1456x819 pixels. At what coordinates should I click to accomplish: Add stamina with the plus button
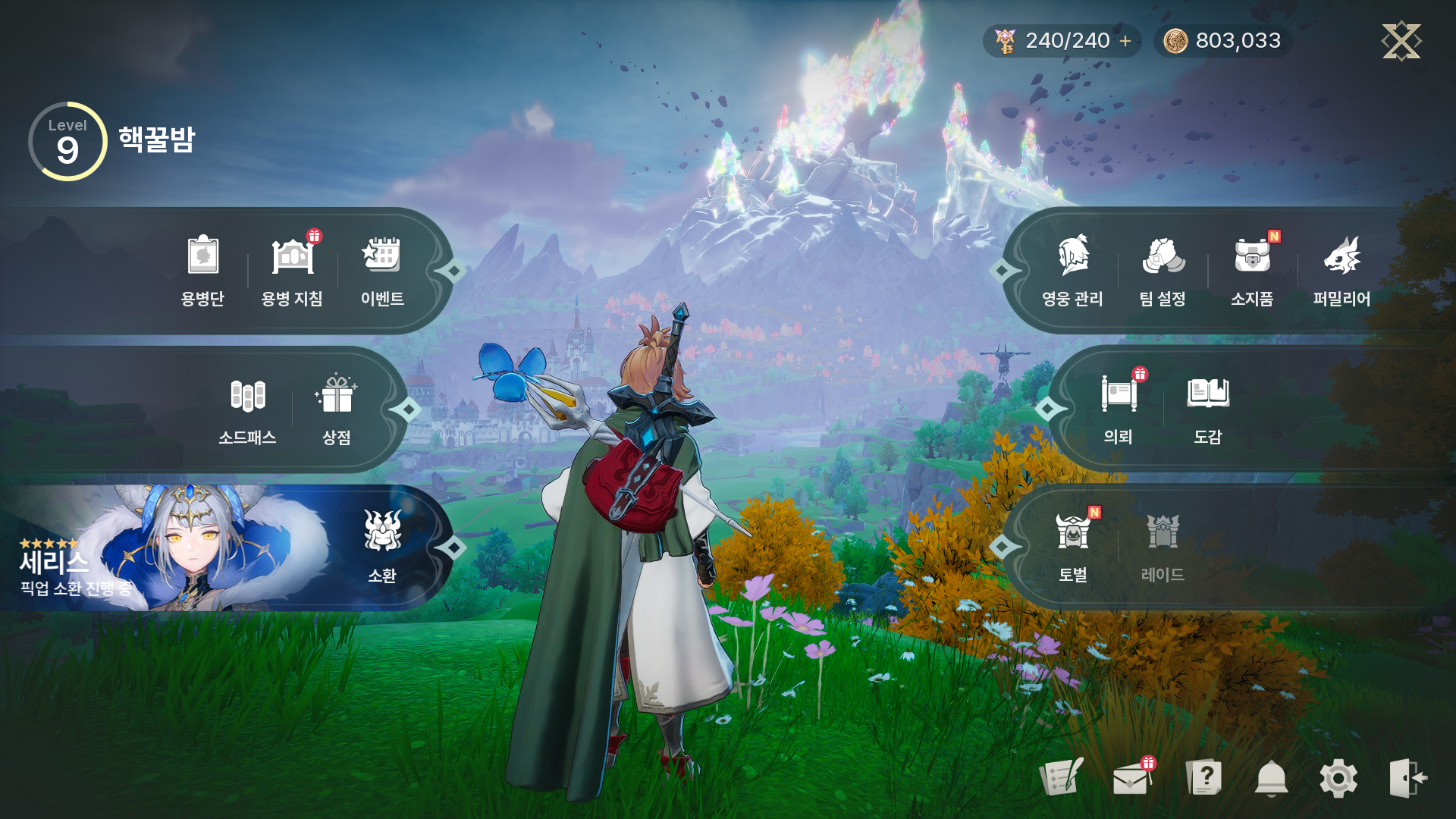[x=1125, y=41]
